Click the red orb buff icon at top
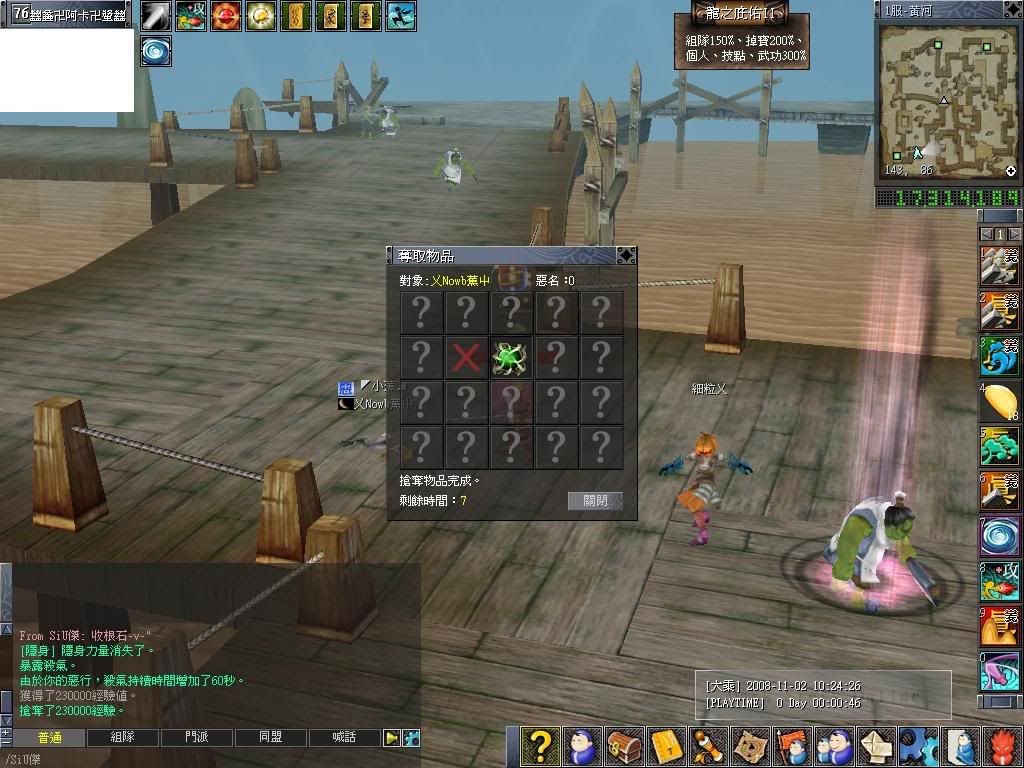Image resolution: width=1024 pixels, height=768 pixels. click(x=226, y=15)
